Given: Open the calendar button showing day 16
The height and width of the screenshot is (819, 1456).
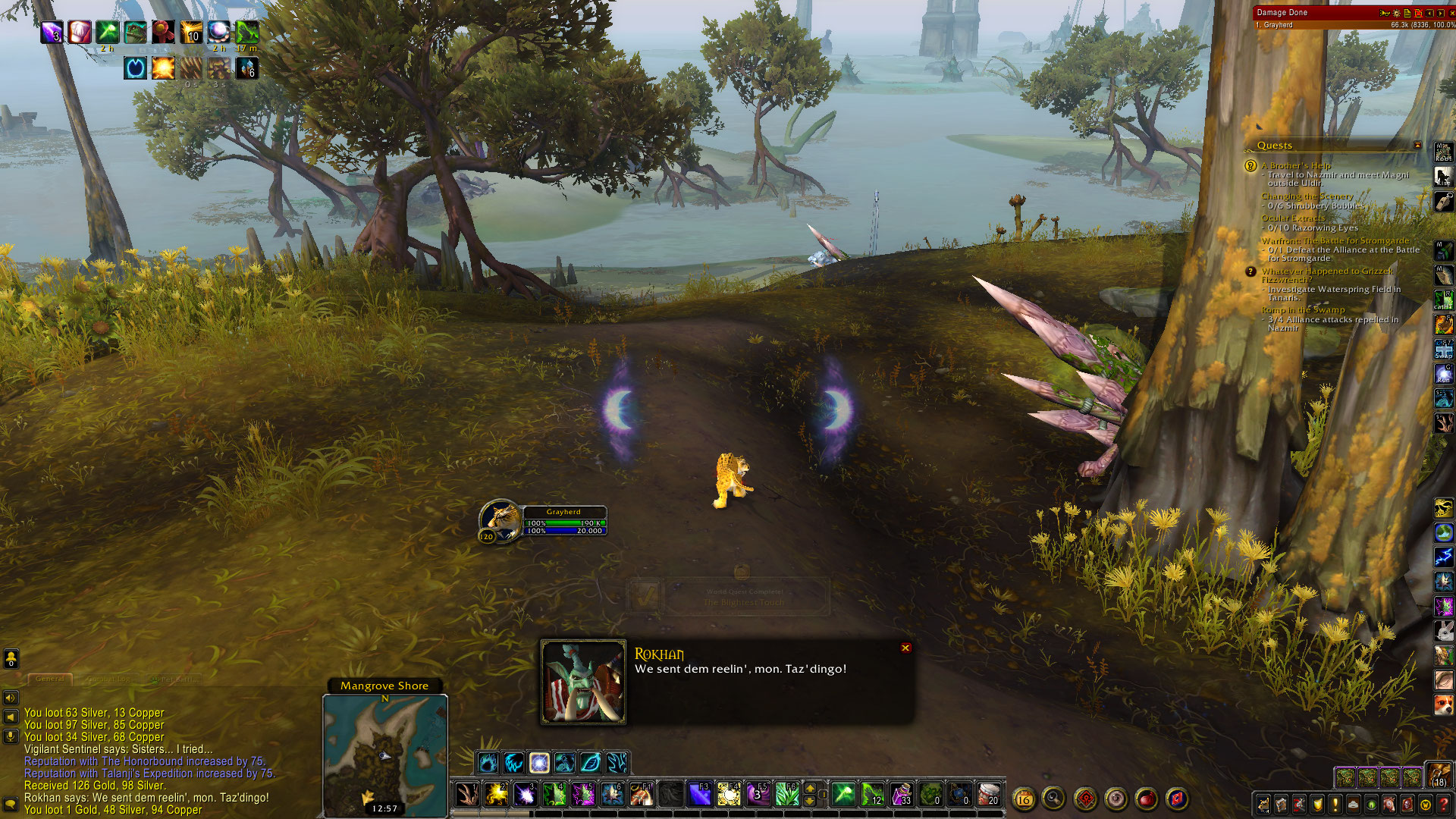Looking at the screenshot, I should point(1023,799).
